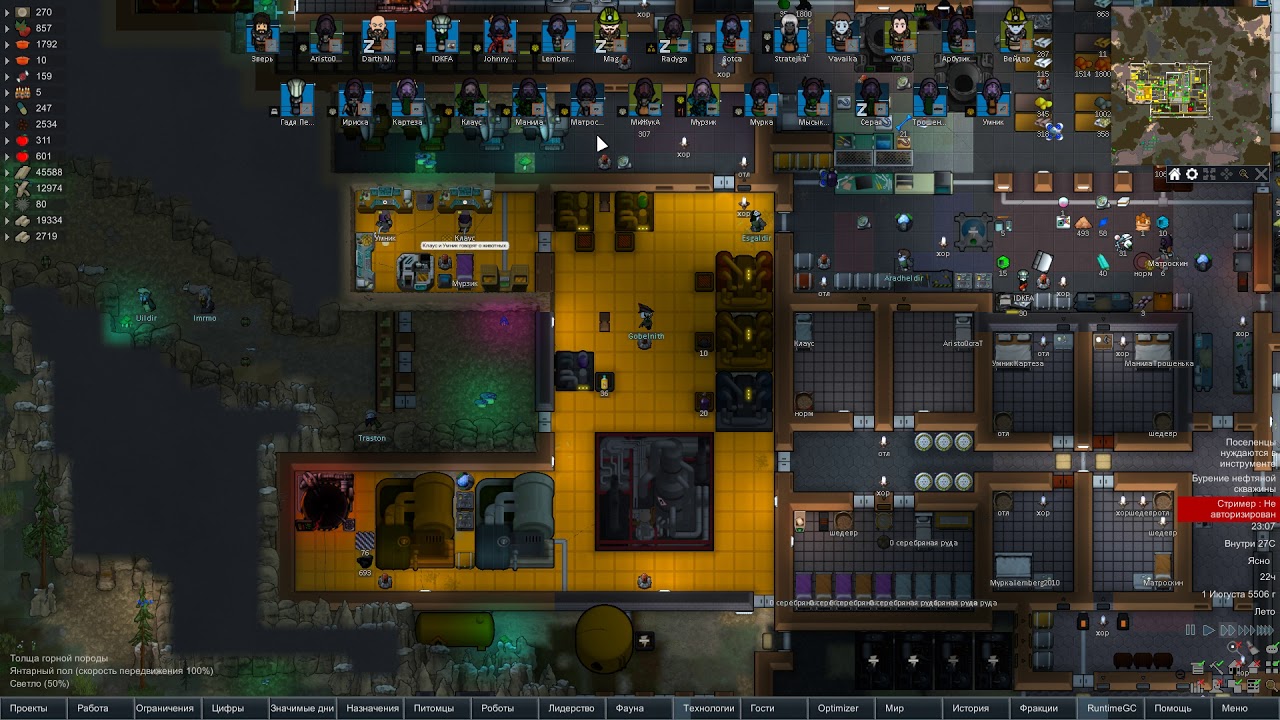
Task: Pause the game speed
Action: [1190, 631]
